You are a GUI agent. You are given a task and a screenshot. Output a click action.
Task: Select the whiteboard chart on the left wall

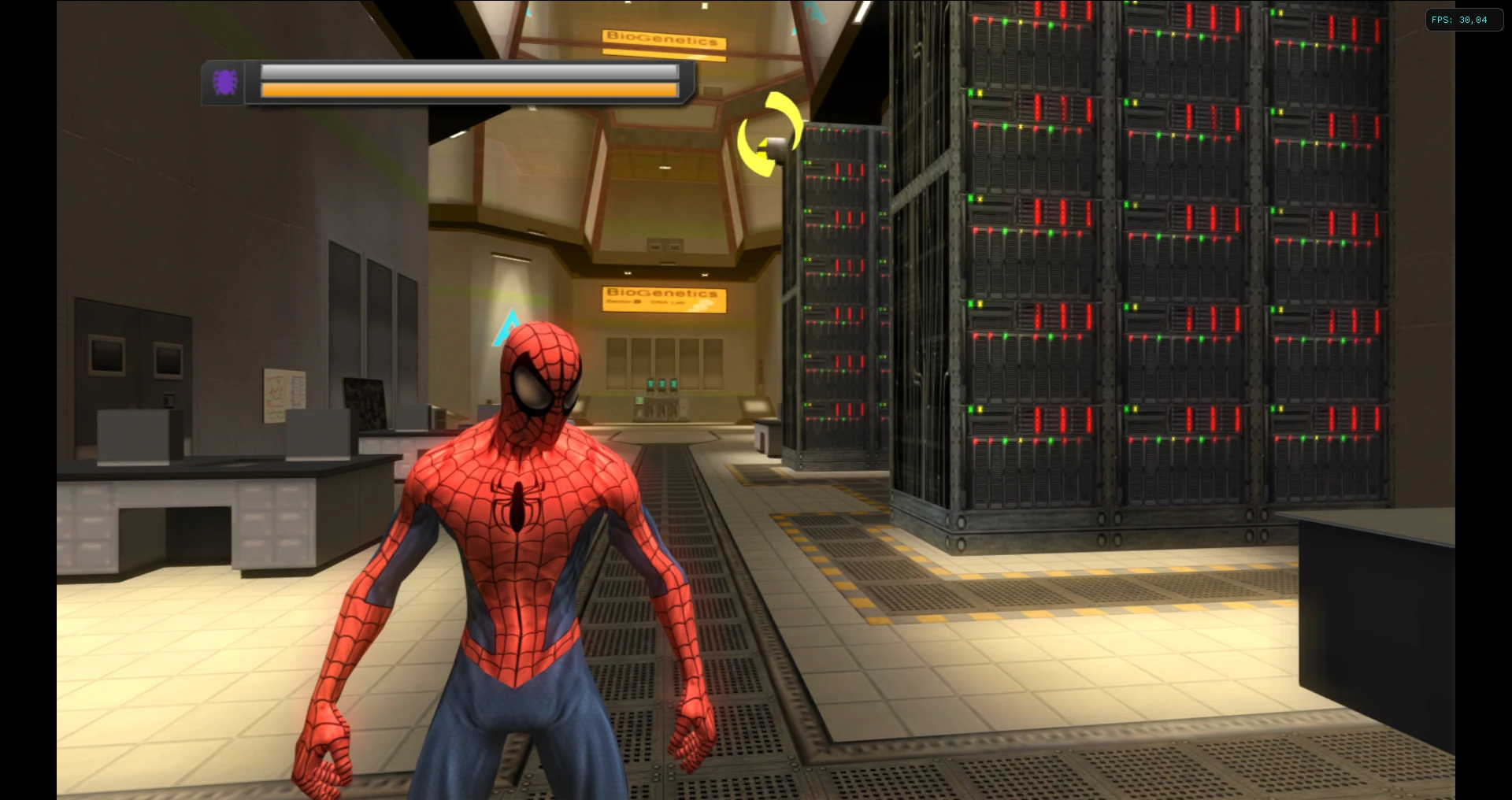(283, 395)
